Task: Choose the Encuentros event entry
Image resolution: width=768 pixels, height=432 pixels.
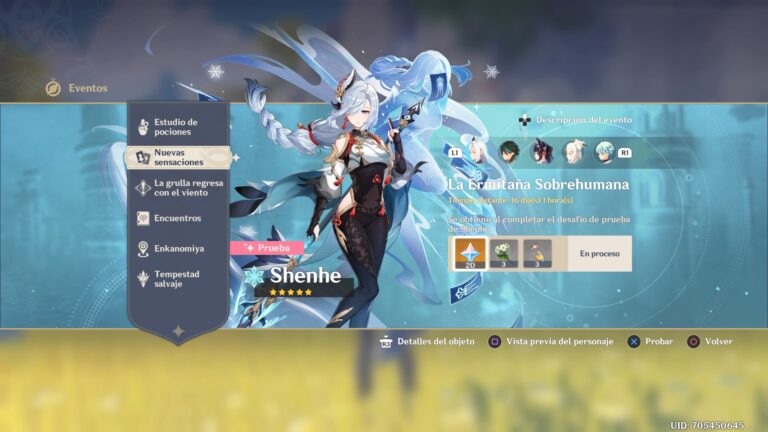Action: click(x=176, y=218)
